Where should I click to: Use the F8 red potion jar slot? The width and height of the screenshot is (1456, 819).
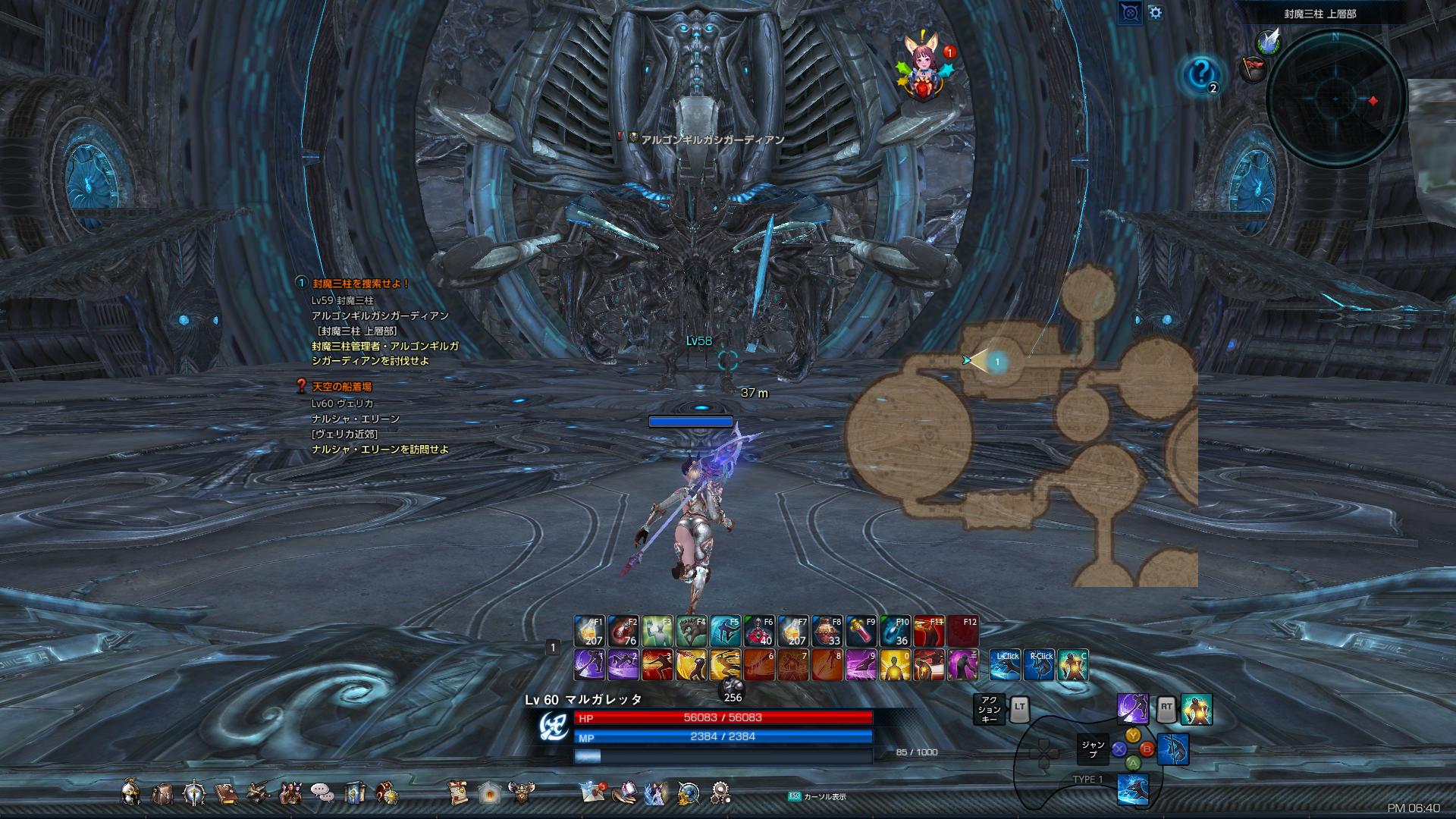827,631
